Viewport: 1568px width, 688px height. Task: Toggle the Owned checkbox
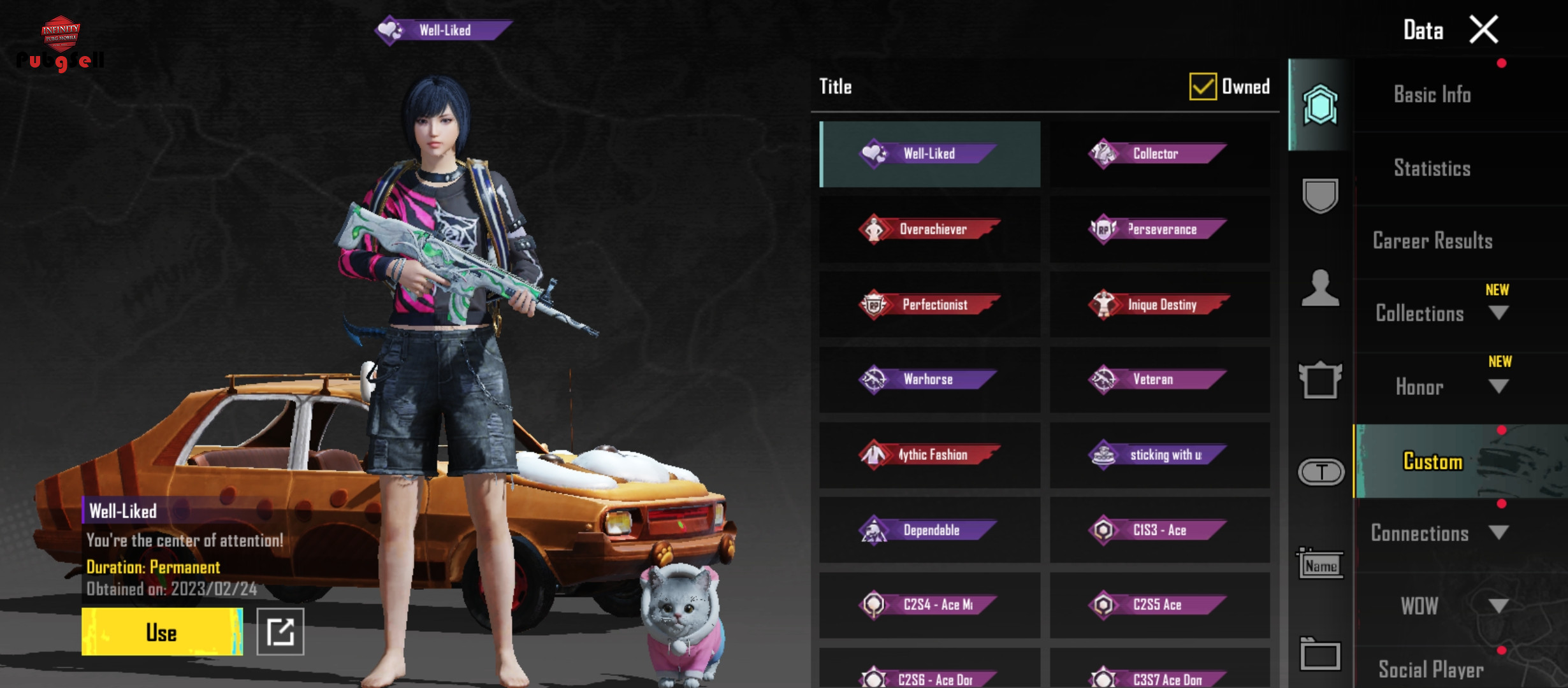pyautogui.click(x=1203, y=87)
